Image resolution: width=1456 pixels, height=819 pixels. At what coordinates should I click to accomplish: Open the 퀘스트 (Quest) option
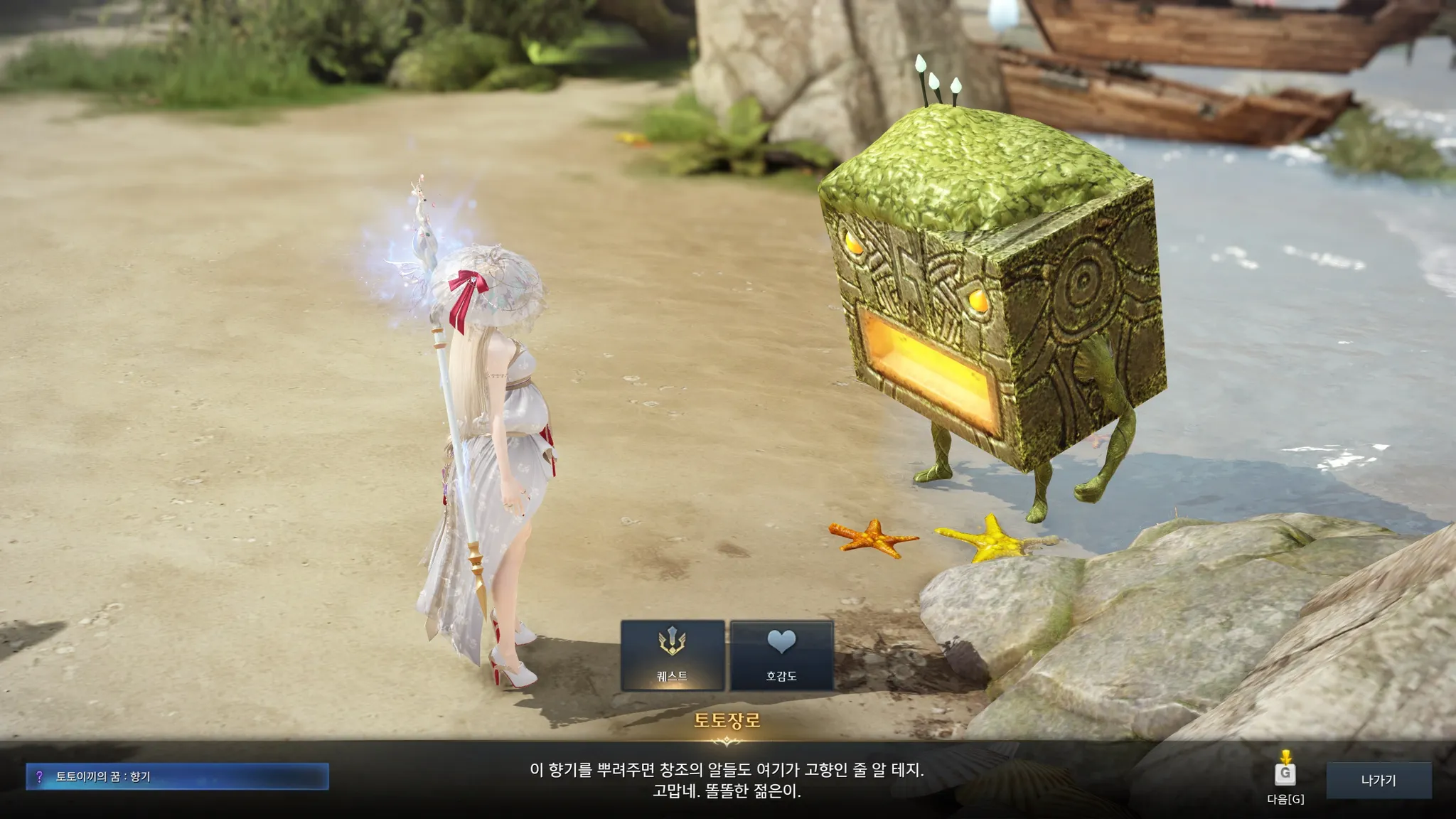tap(673, 655)
